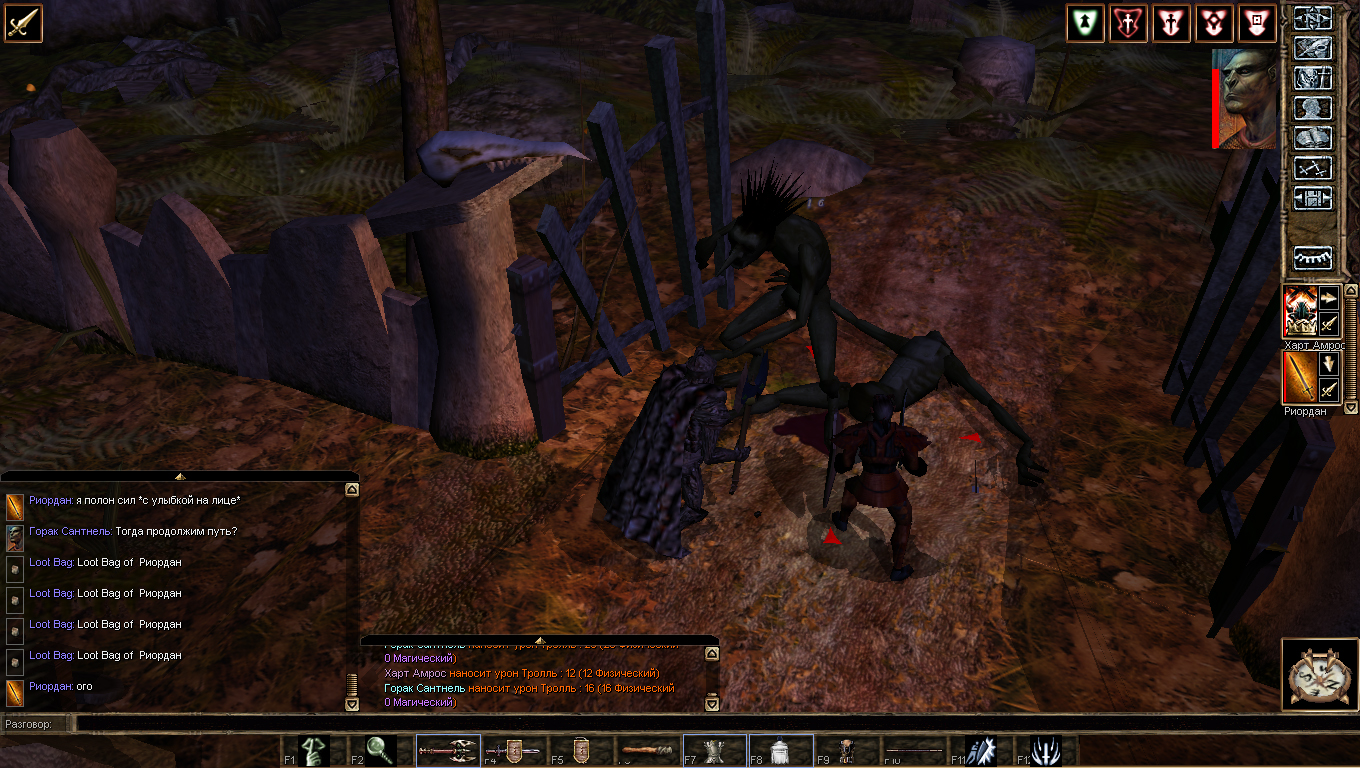Toggle the crossed swords PvP button
Image resolution: width=1360 pixels, height=768 pixels.
click(1313, 168)
